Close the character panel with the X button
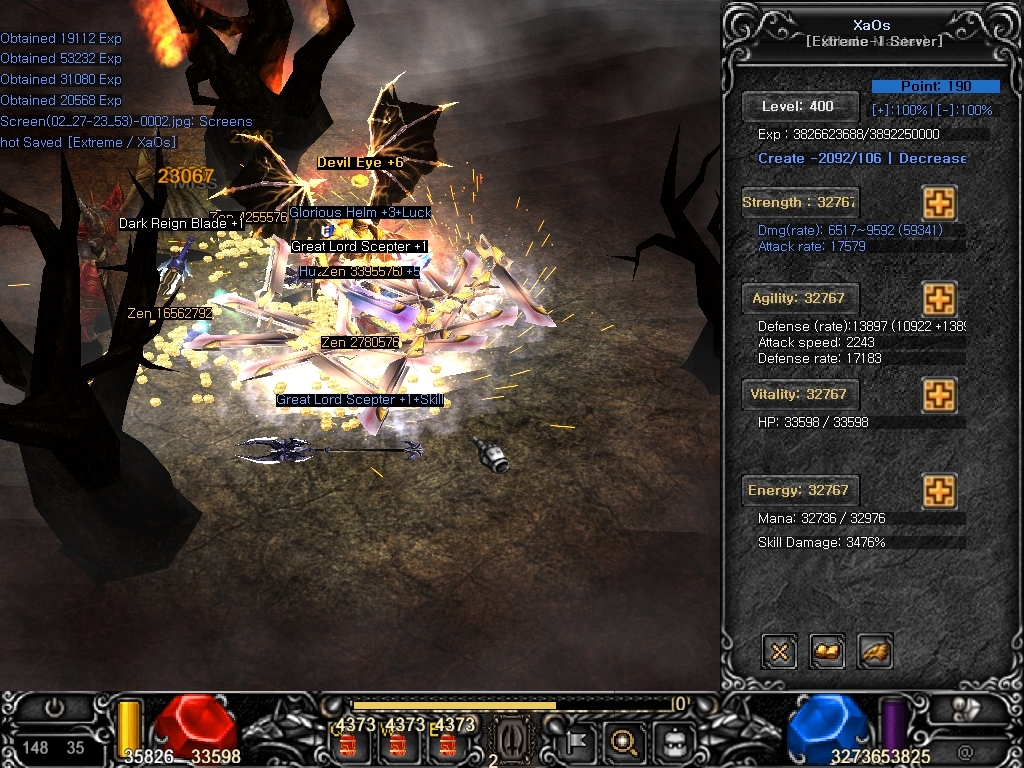The image size is (1024, 768). (x=780, y=652)
